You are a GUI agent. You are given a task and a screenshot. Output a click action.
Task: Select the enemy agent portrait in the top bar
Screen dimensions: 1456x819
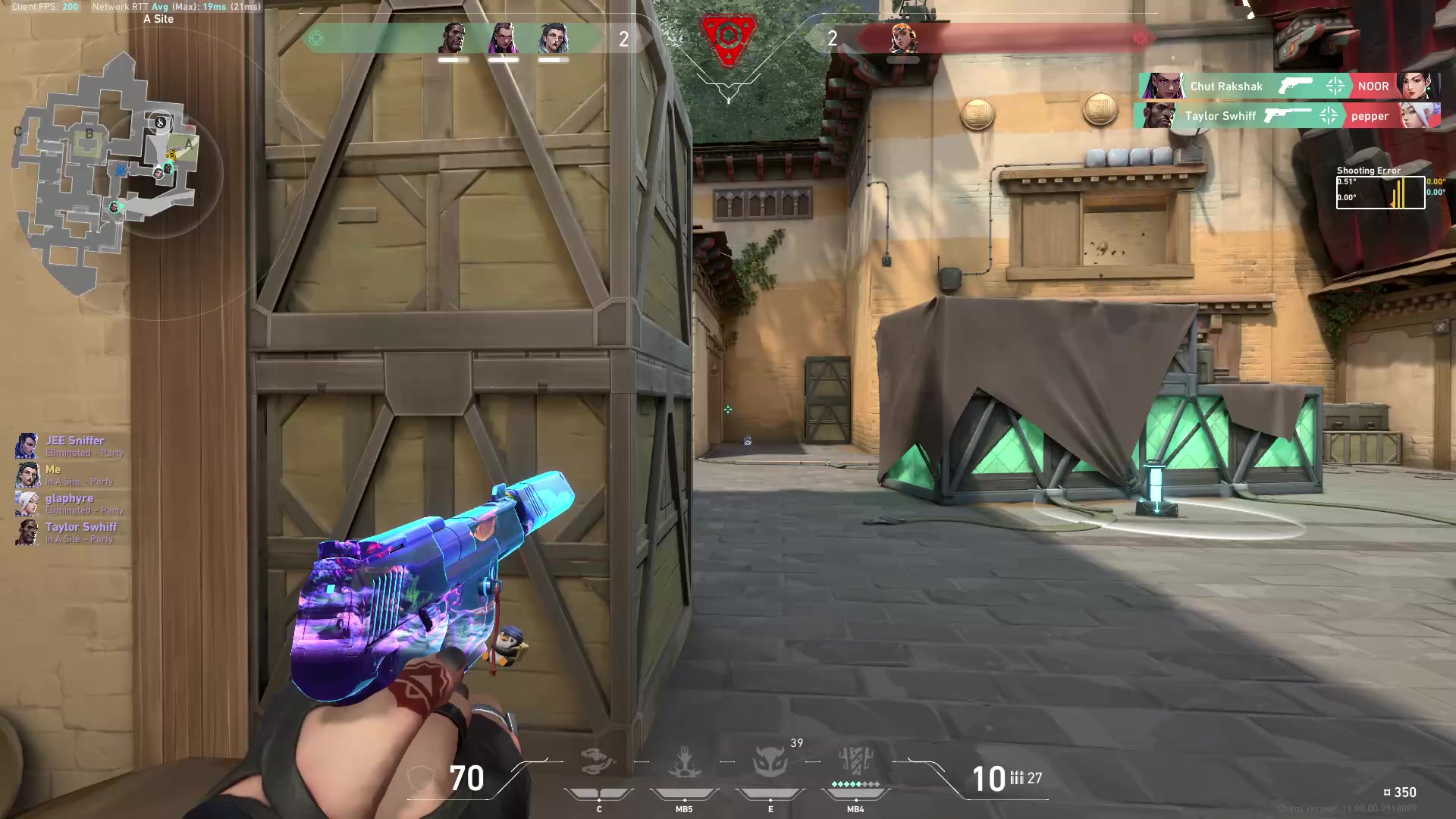903,38
